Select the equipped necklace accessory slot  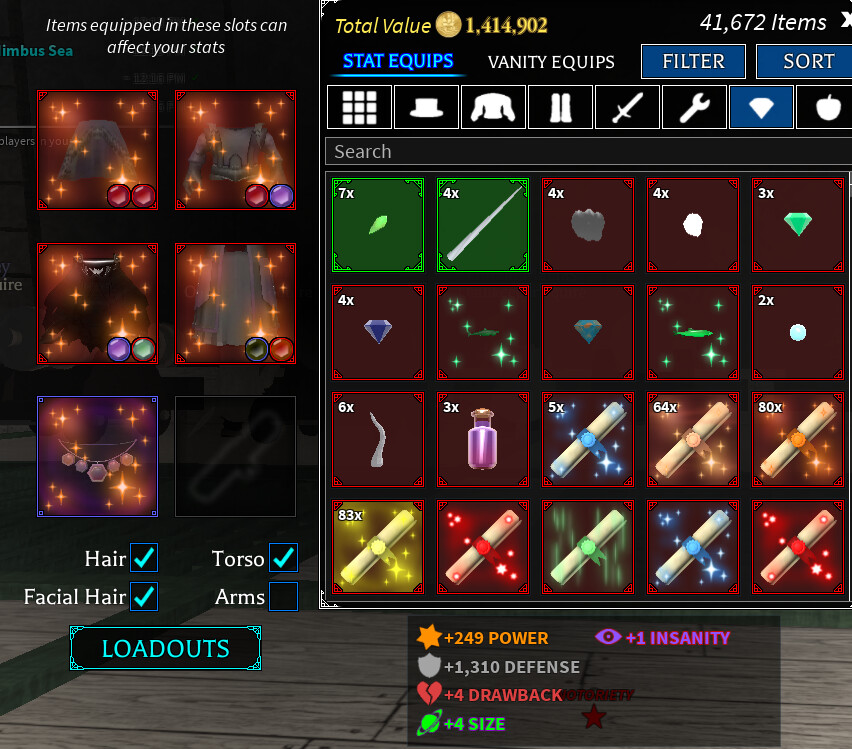point(98,456)
